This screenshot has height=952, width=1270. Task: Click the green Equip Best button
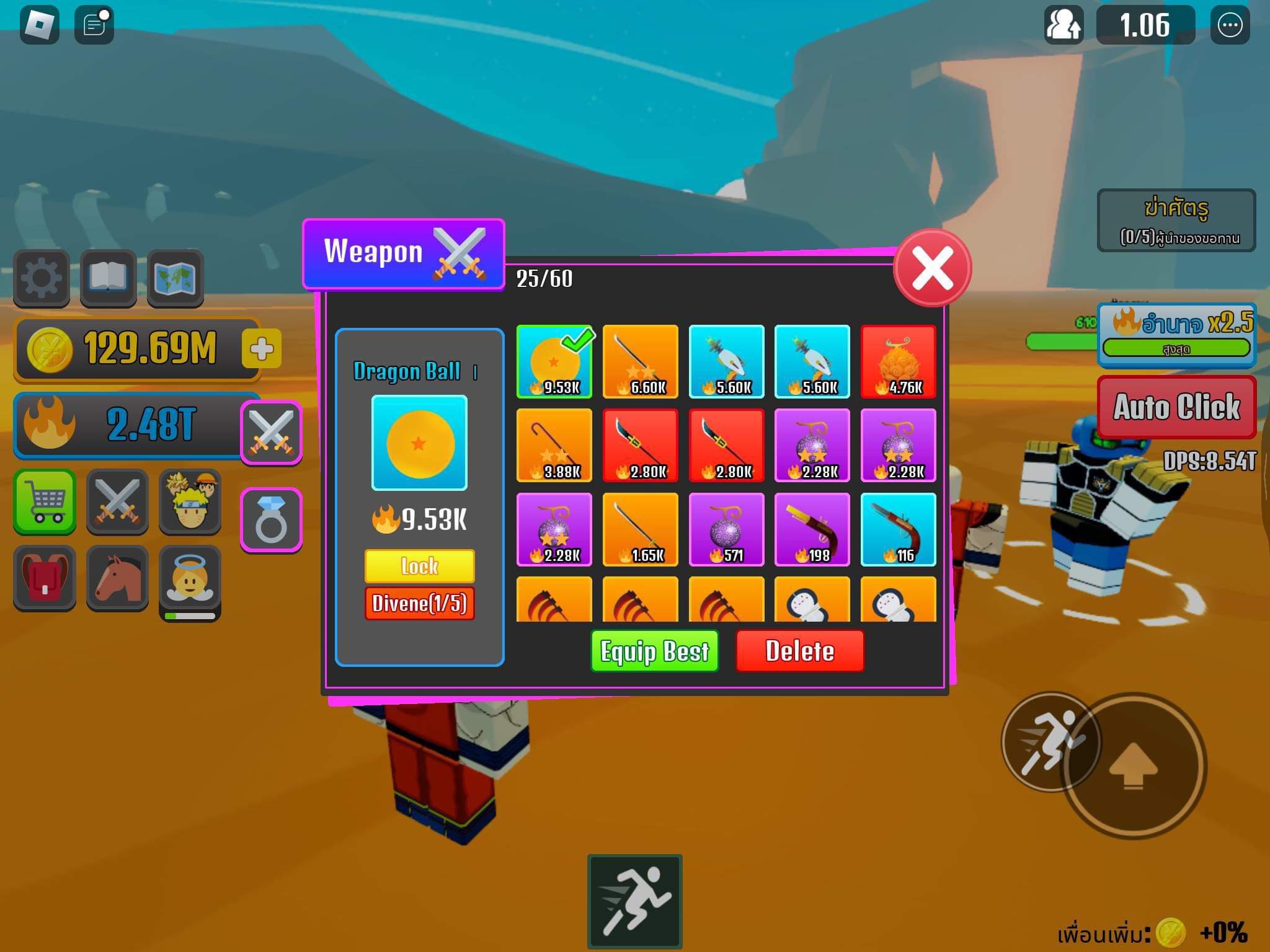pyautogui.click(x=654, y=651)
